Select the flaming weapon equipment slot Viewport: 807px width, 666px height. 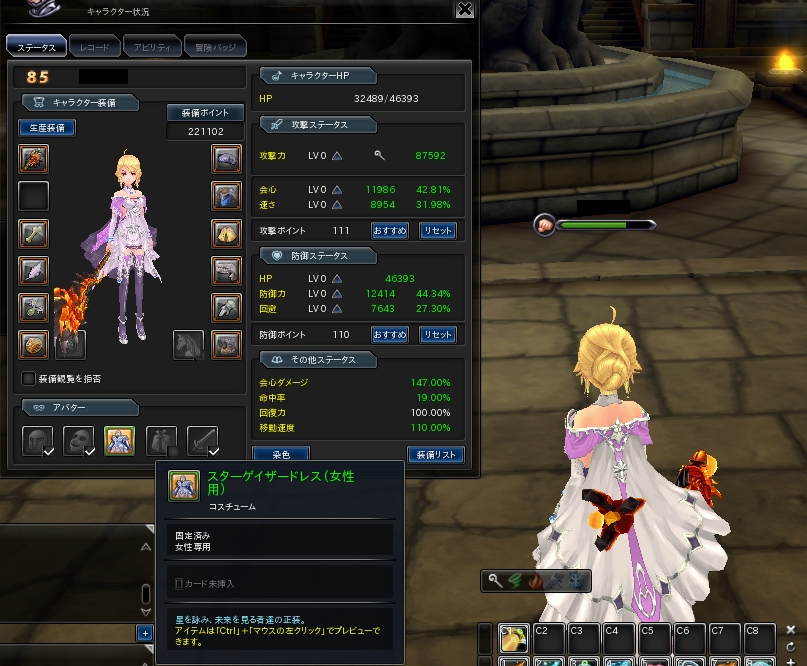pos(33,159)
